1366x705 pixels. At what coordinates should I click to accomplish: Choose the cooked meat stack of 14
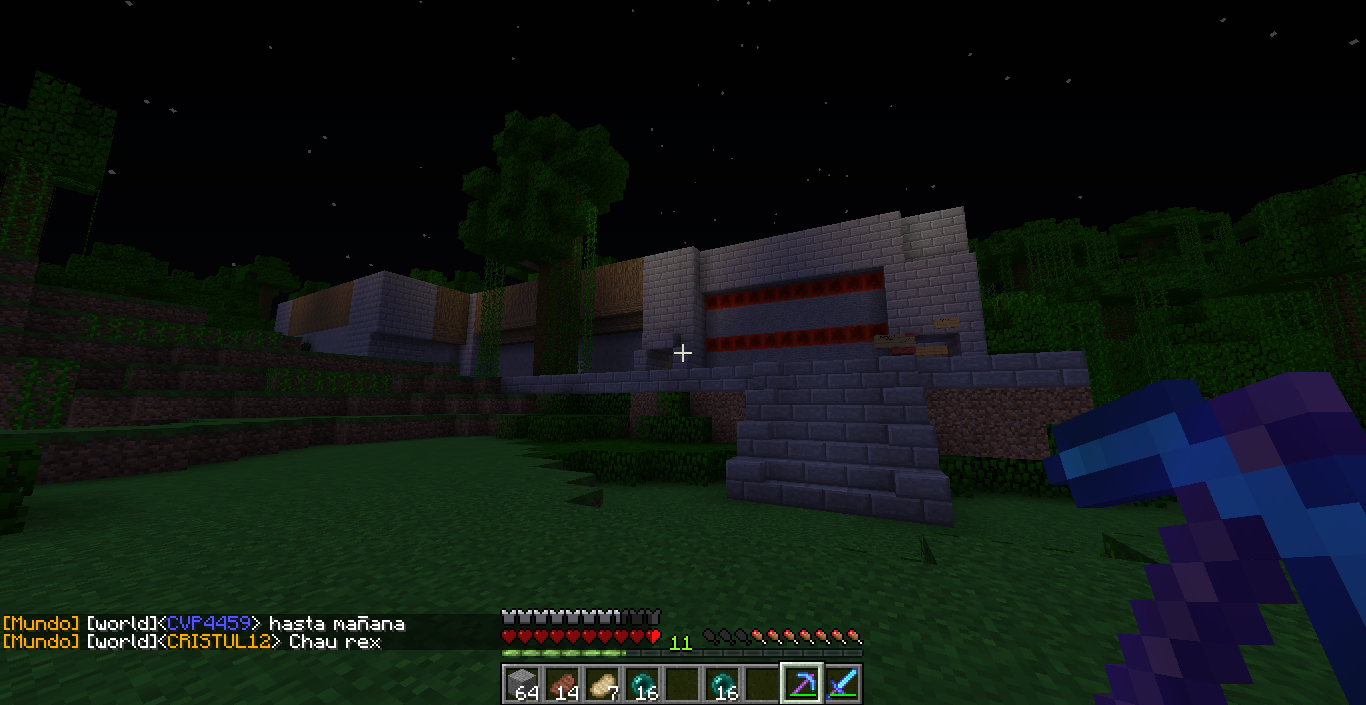pos(561,684)
